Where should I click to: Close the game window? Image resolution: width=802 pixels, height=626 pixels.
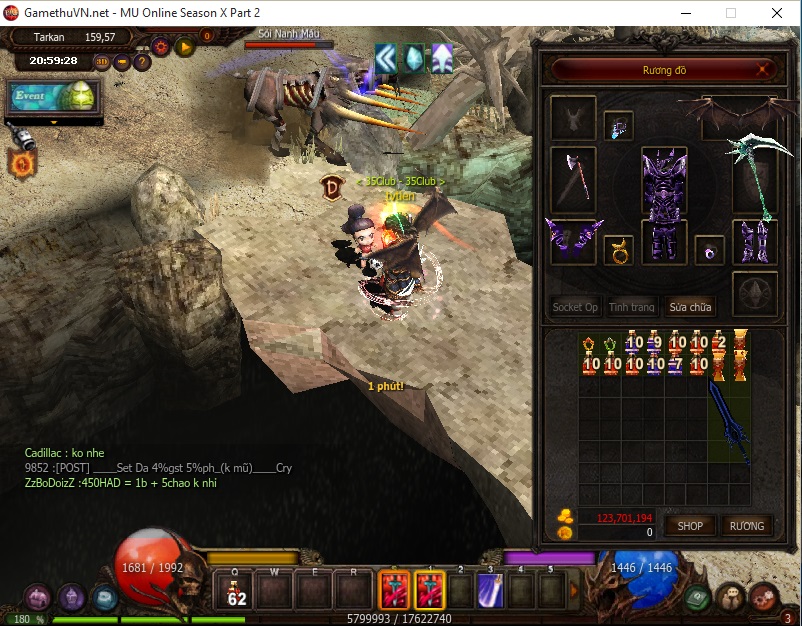pyautogui.click(x=777, y=13)
